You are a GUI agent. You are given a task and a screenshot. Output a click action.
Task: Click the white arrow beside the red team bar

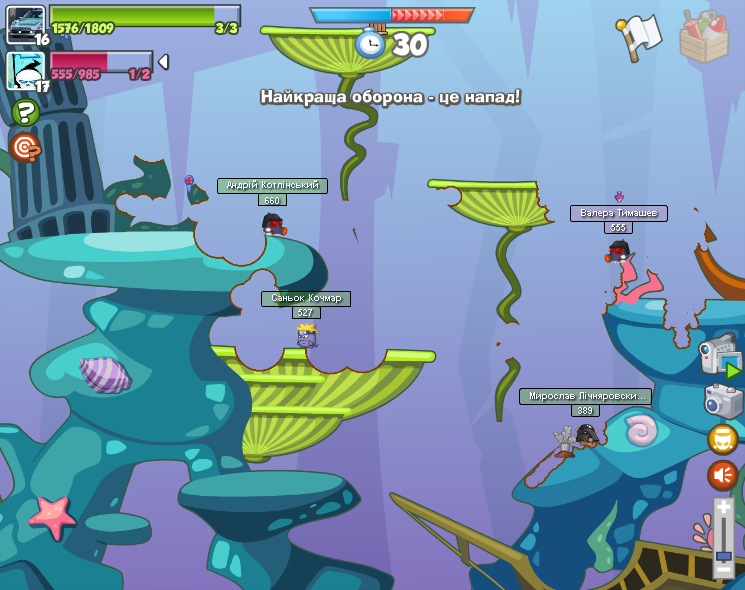coord(163,62)
